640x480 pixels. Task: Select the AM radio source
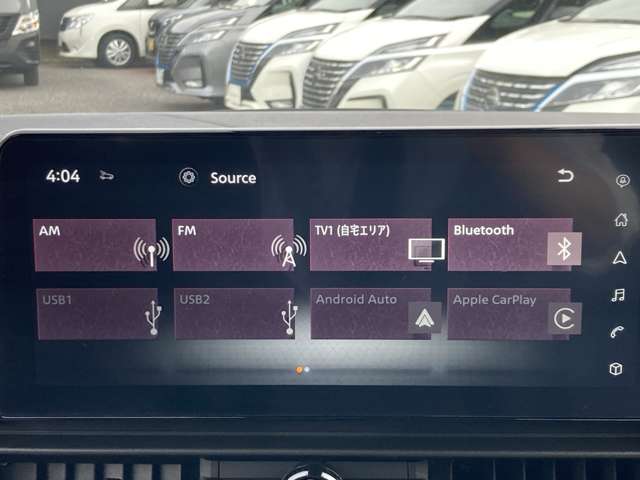tap(95, 245)
